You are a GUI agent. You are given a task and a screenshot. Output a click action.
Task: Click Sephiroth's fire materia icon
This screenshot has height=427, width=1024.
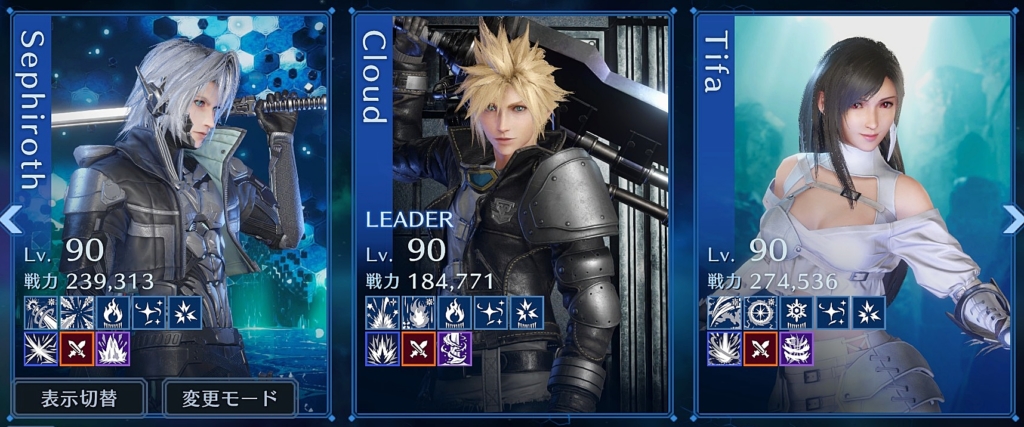tap(114, 312)
